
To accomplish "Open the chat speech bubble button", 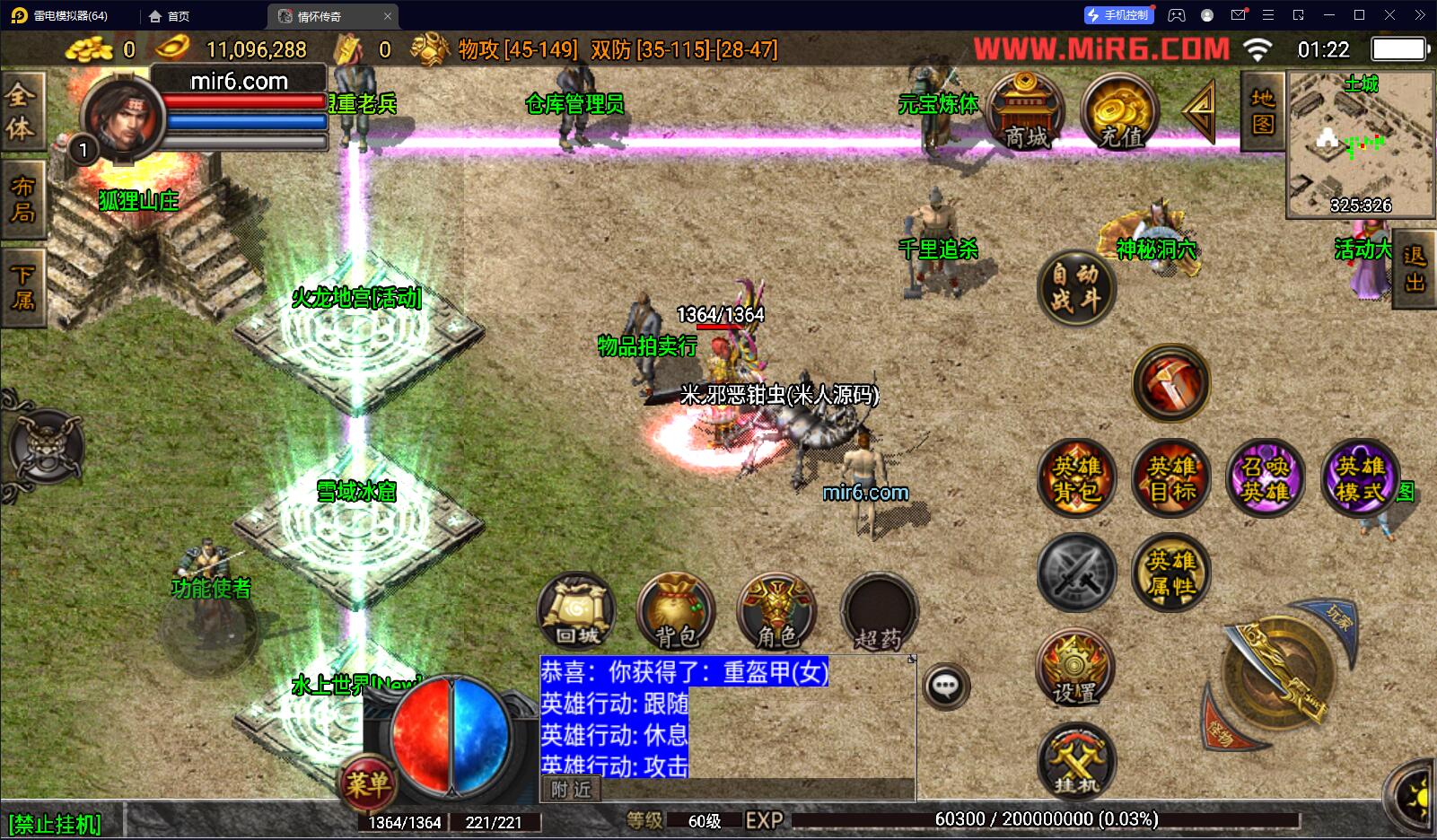I will coord(945,687).
